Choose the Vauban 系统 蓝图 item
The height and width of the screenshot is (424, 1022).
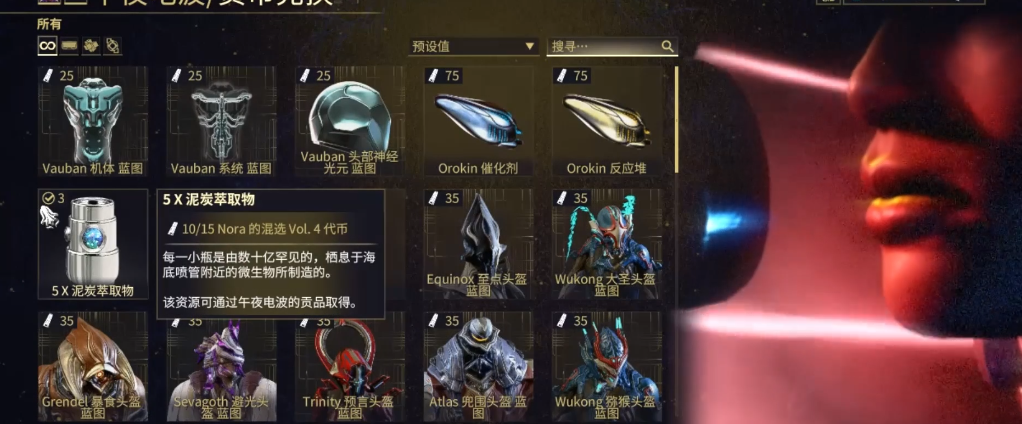(221, 121)
